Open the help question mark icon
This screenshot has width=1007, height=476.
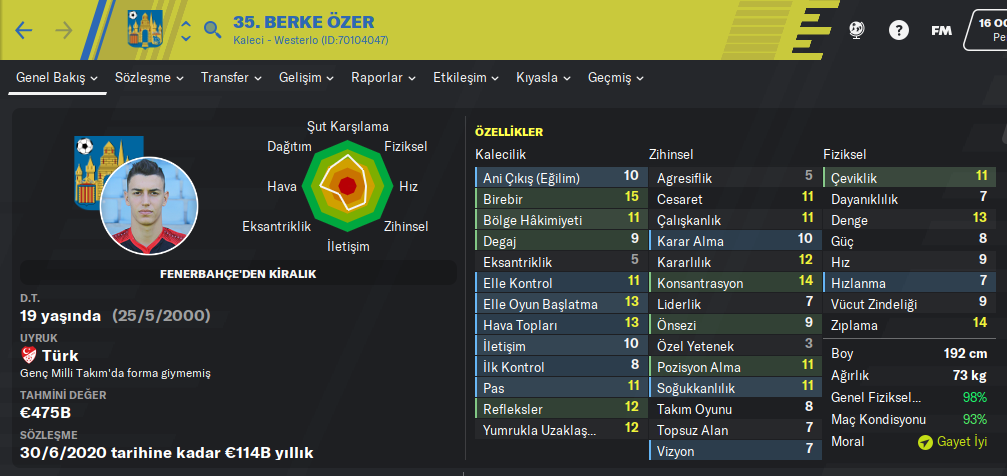pyautogui.click(x=897, y=30)
